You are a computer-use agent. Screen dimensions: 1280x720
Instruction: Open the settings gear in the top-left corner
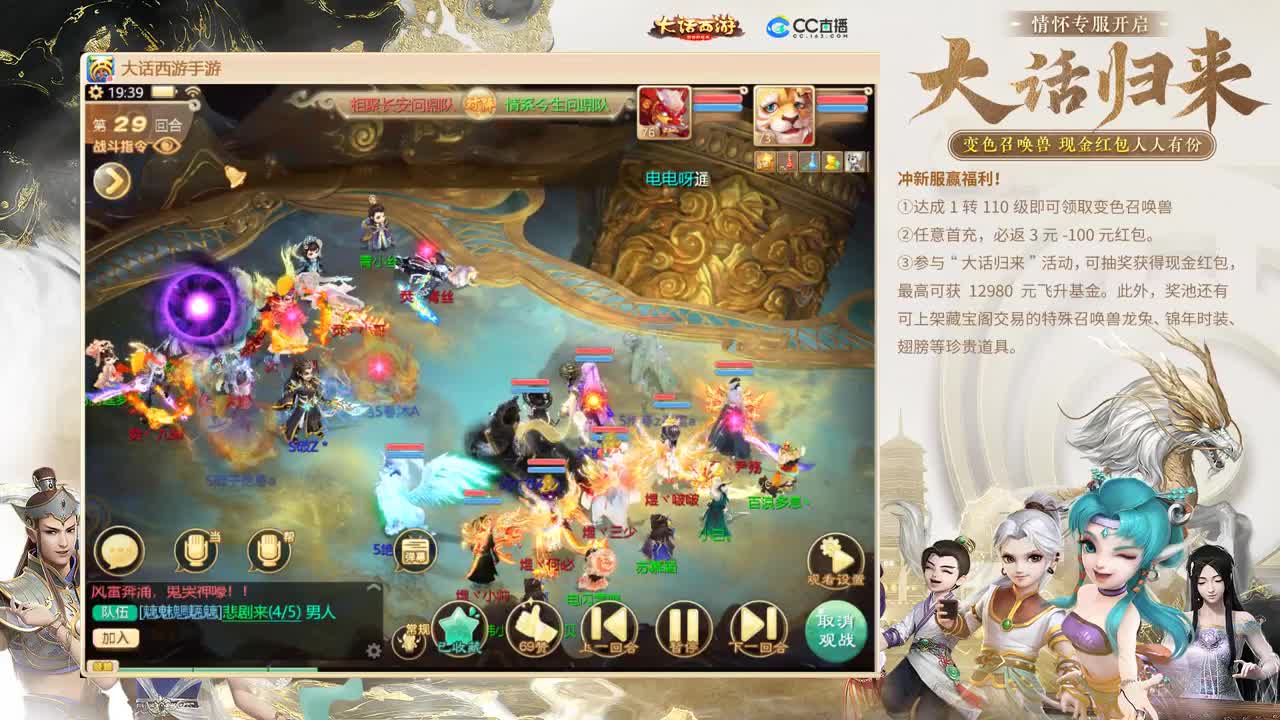click(96, 91)
